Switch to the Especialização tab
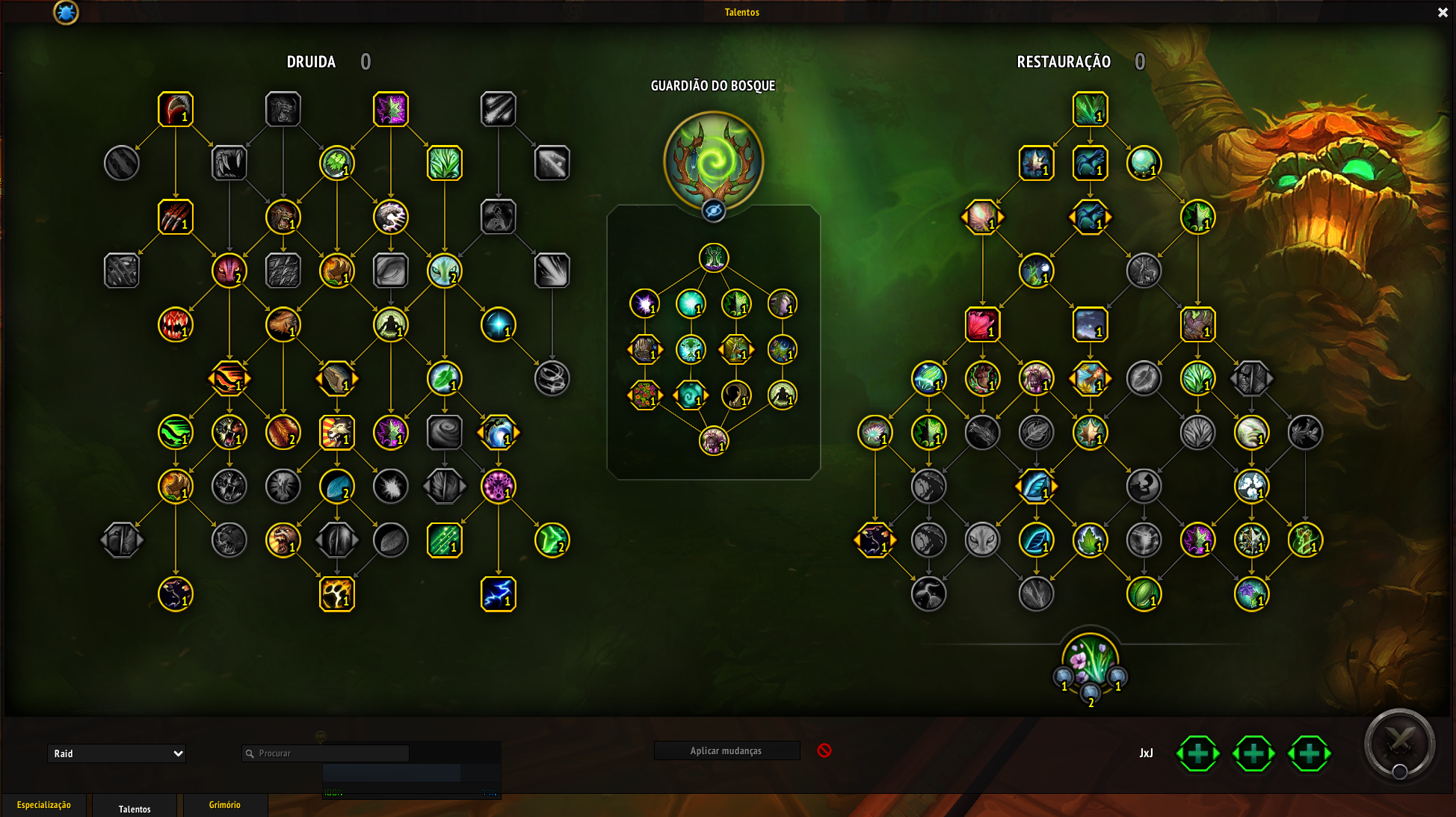The image size is (1456, 817). (44, 805)
